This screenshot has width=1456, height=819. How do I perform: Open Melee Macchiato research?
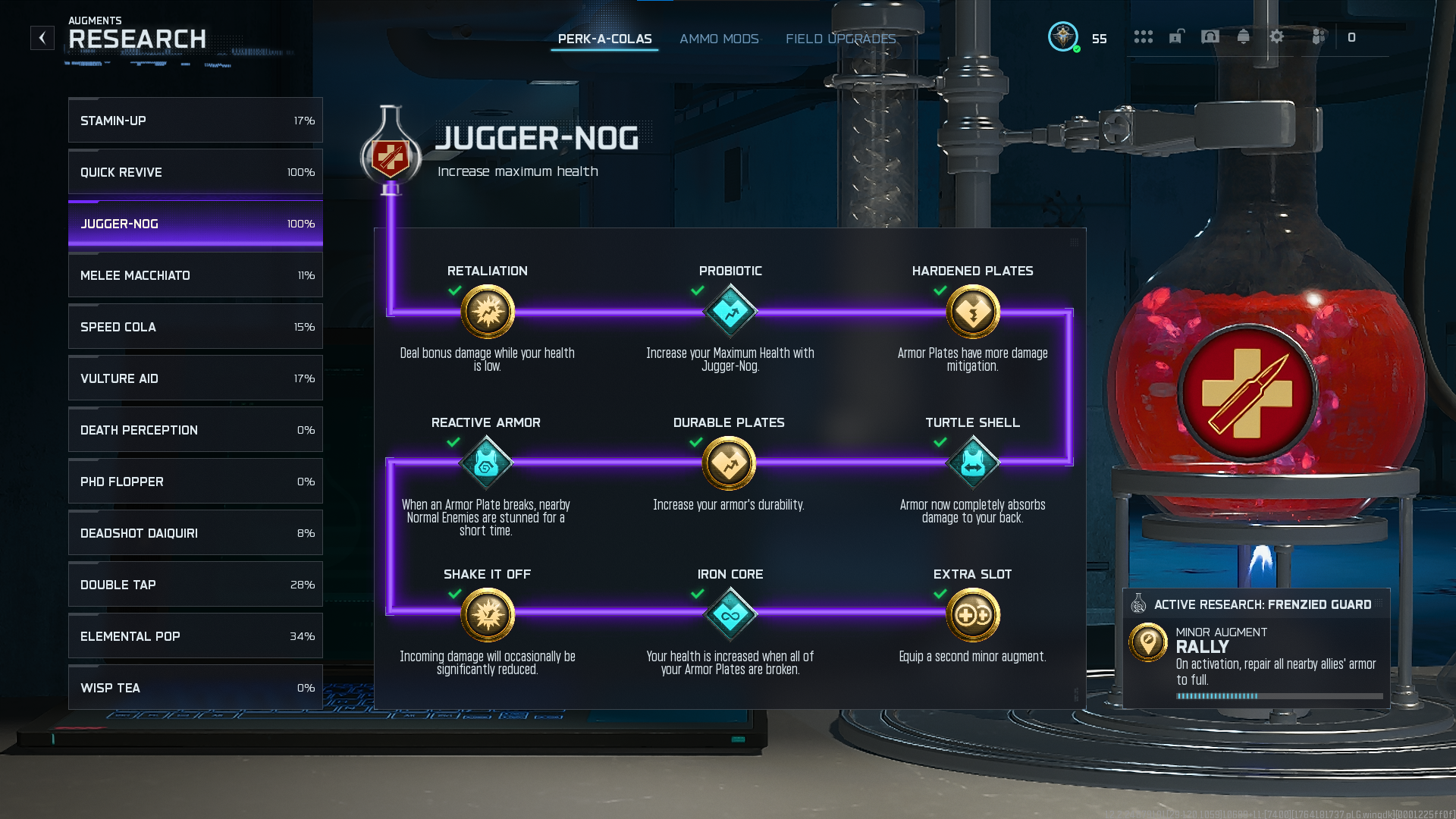[x=195, y=275]
